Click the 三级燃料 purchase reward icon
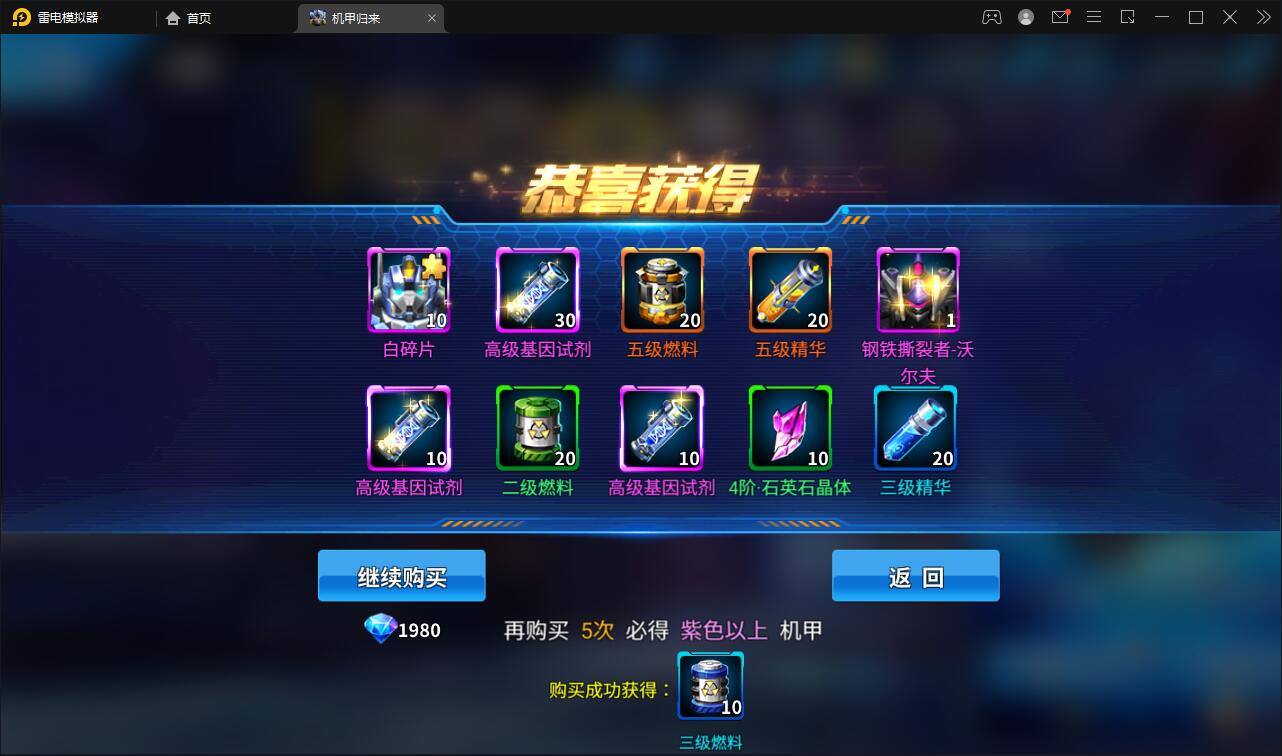Image resolution: width=1282 pixels, height=756 pixels. [710, 685]
